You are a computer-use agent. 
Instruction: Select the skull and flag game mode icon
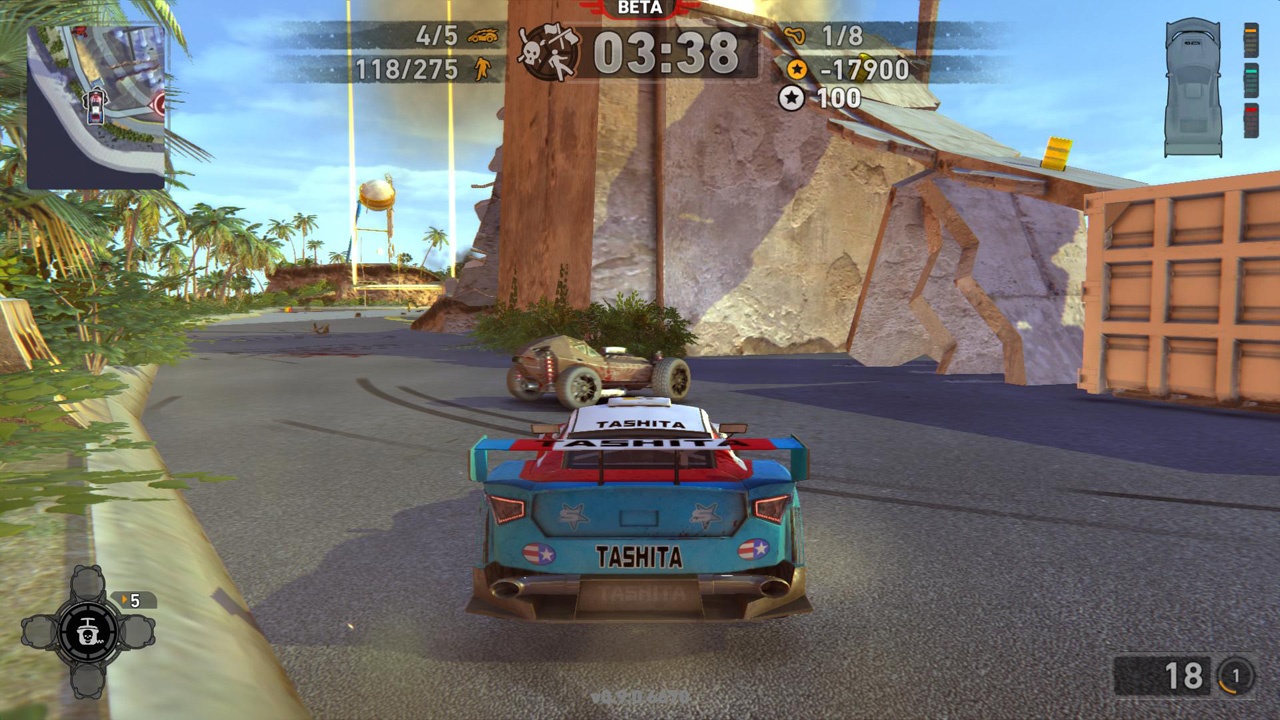[548, 52]
